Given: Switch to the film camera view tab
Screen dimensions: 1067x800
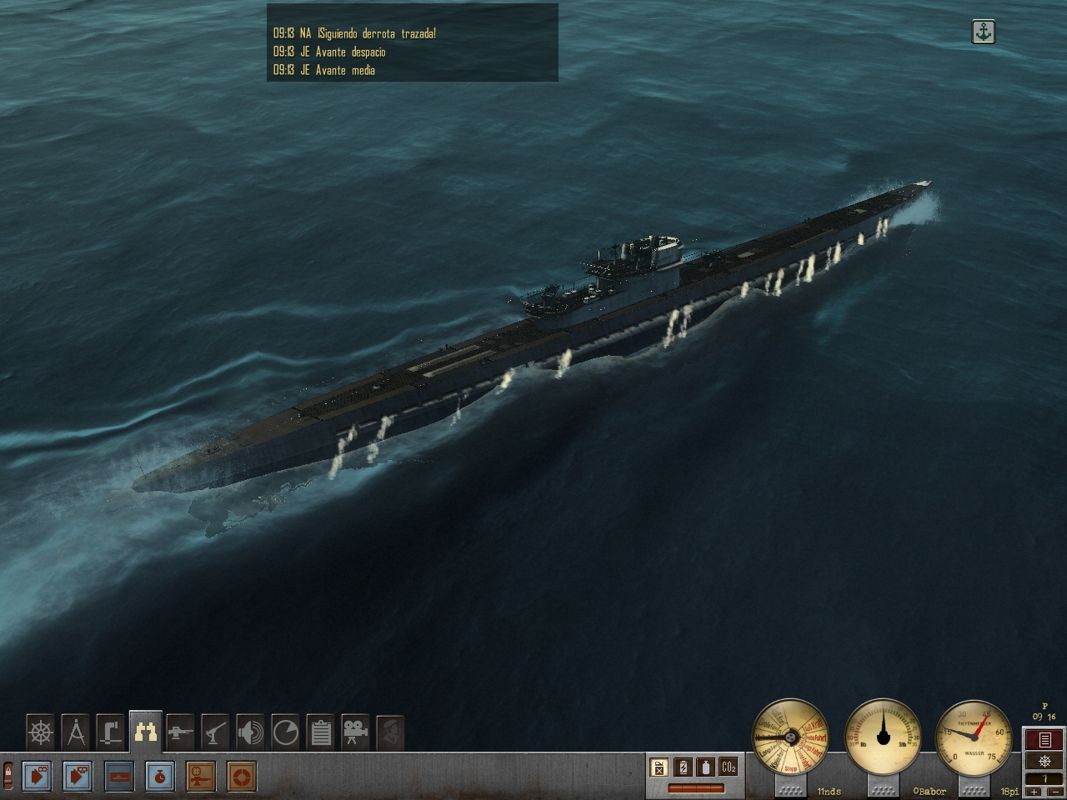Looking at the screenshot, I should (x=355, y=732).
